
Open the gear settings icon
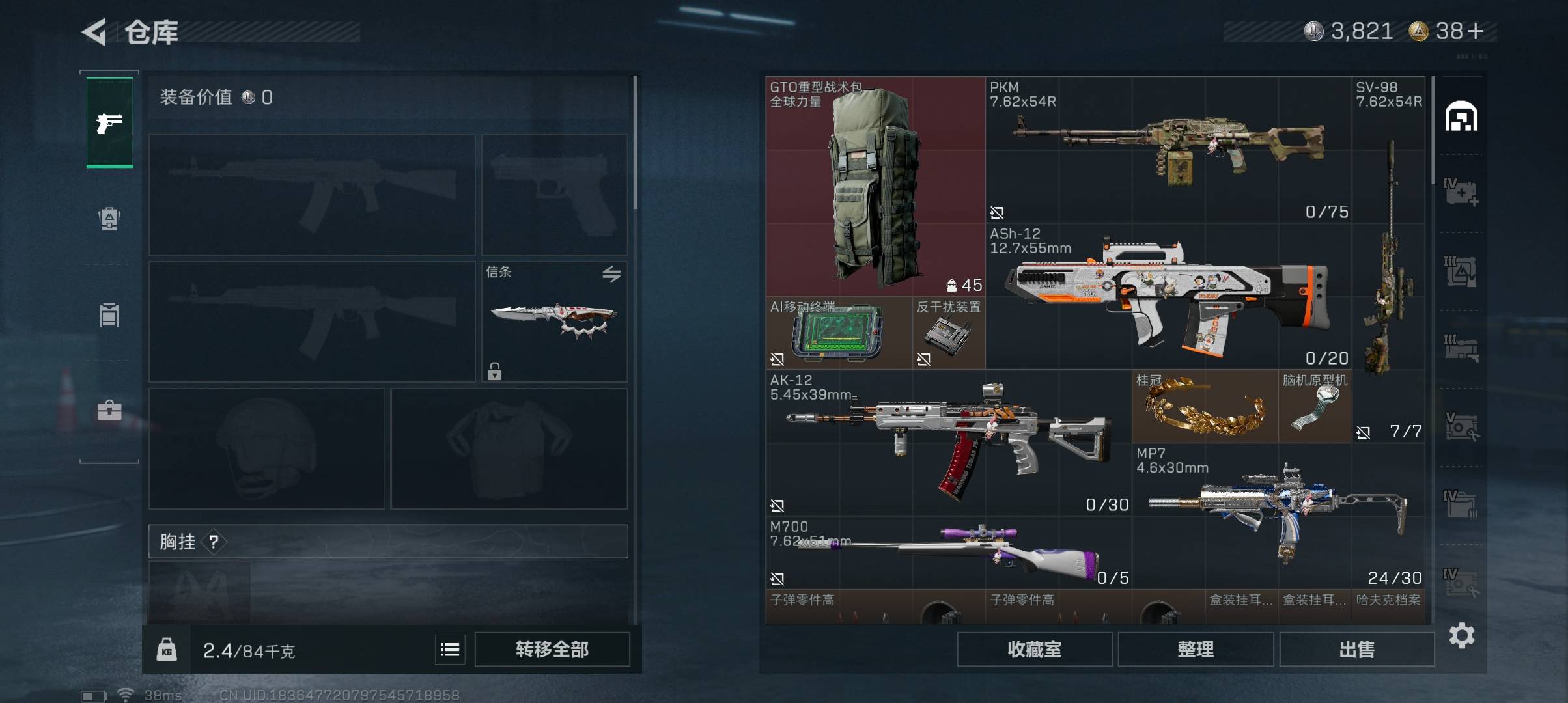[x=1462, y=635]
